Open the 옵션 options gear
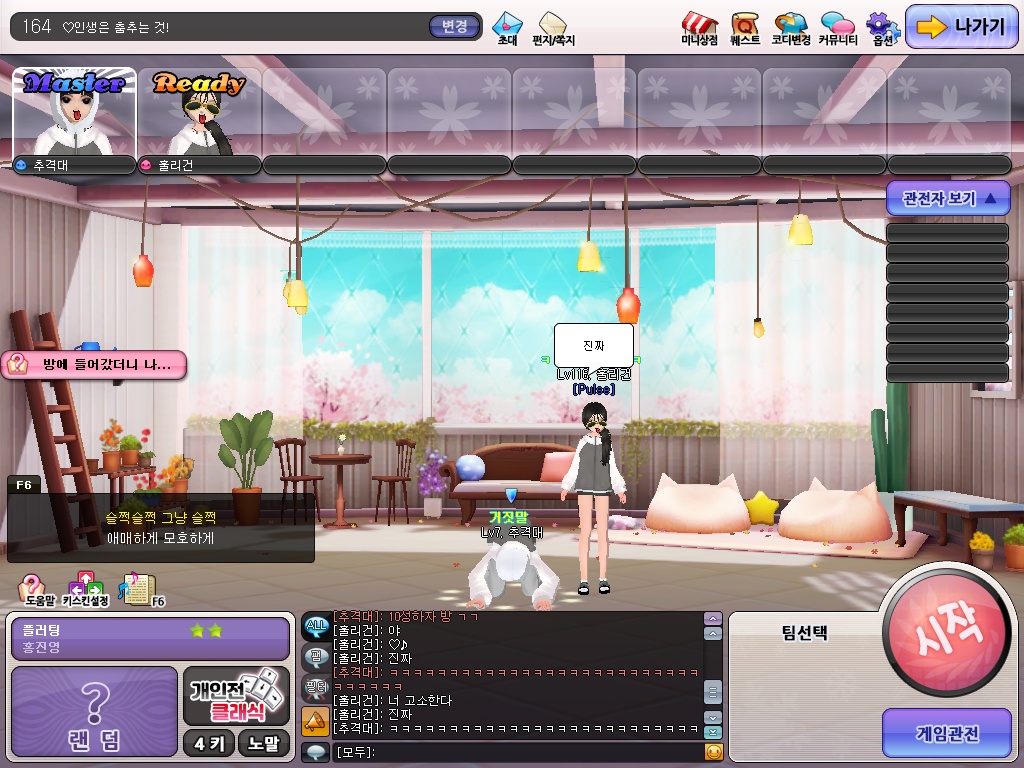1024x768 pixels. tap(882, 28)
